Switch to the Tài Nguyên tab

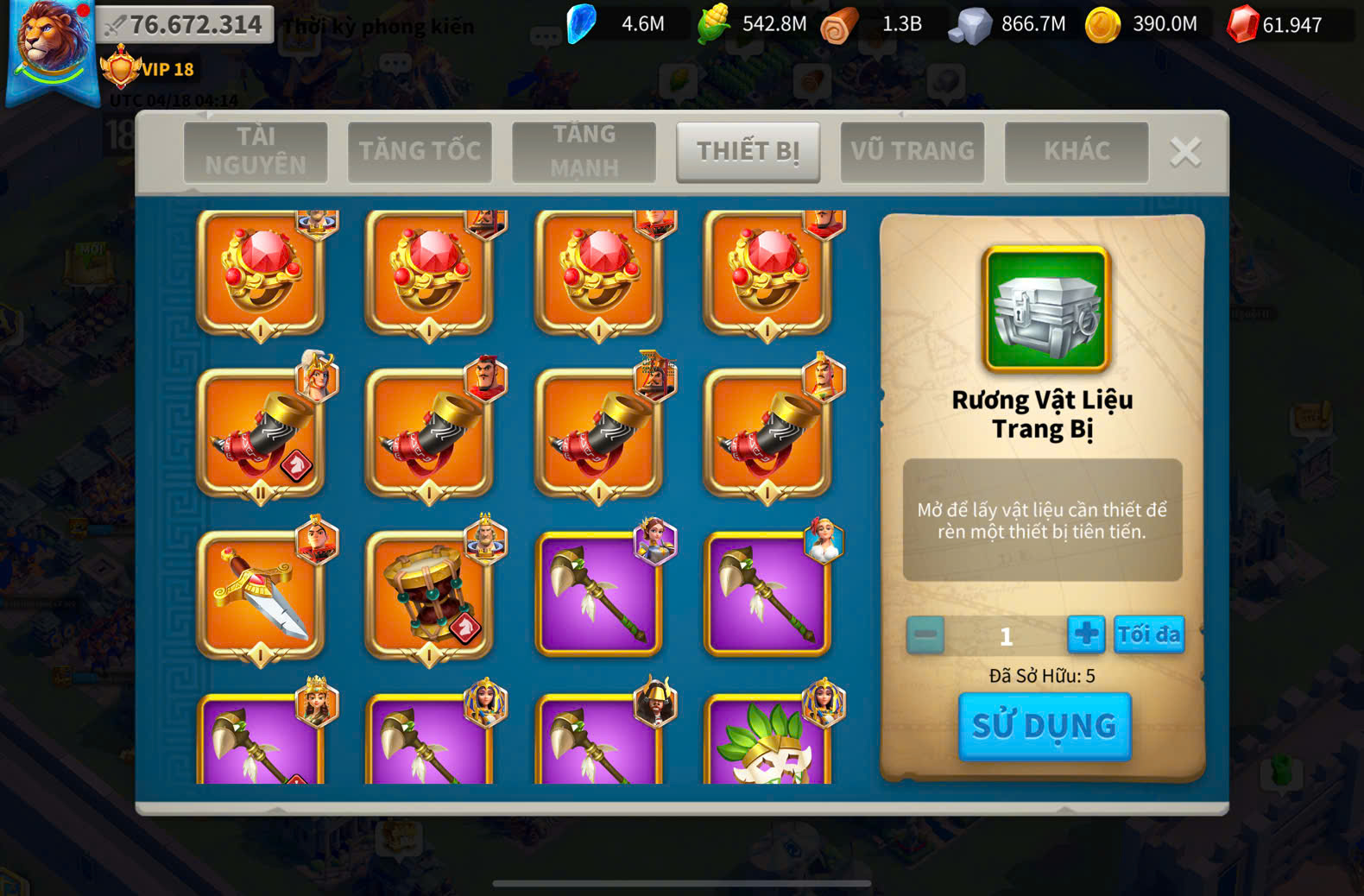click(x=256, y=152)
